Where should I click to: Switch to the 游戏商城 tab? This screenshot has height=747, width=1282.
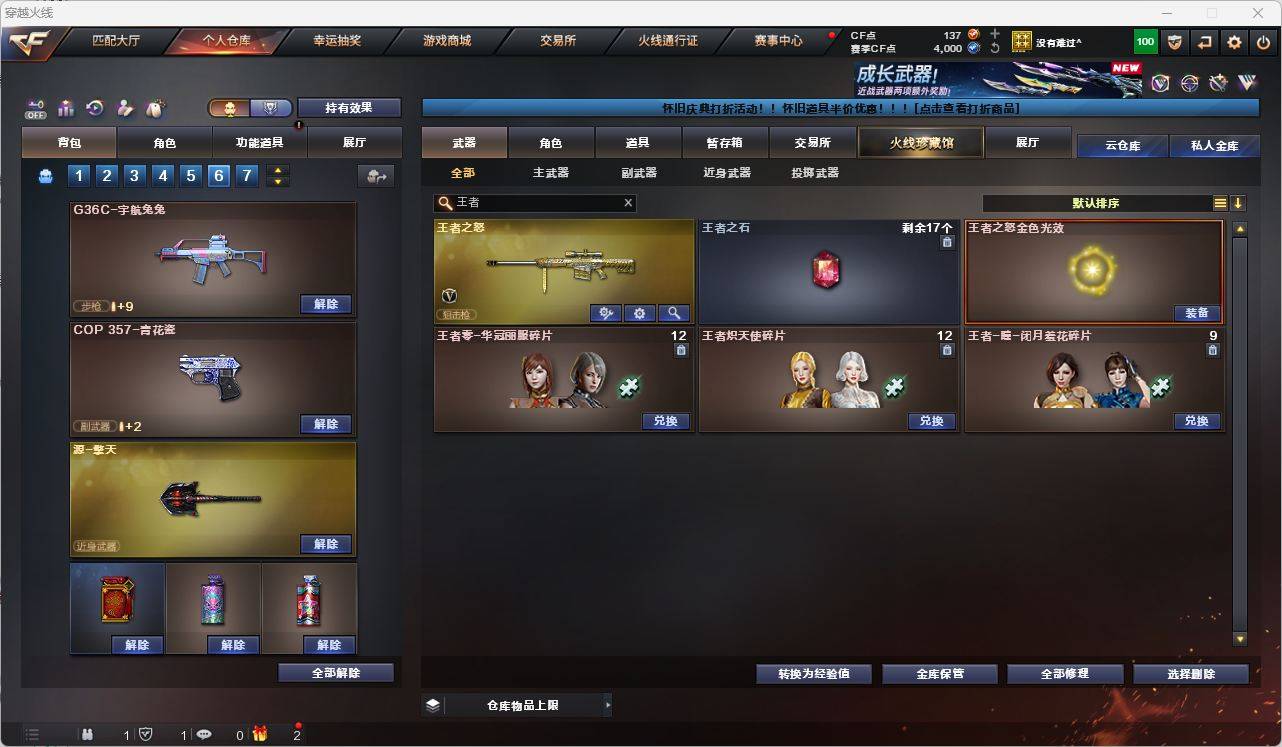[x=446, y=41]
